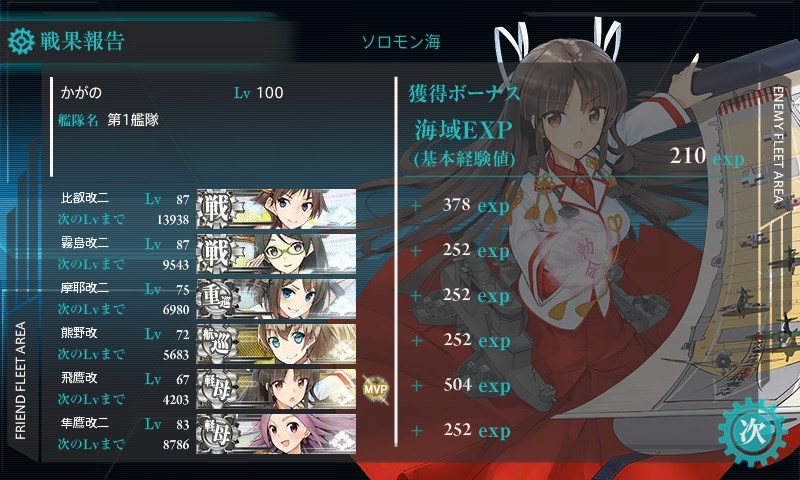
Task: Select the 隼鷹改二 carrier banner
Action: click(276, 432)
